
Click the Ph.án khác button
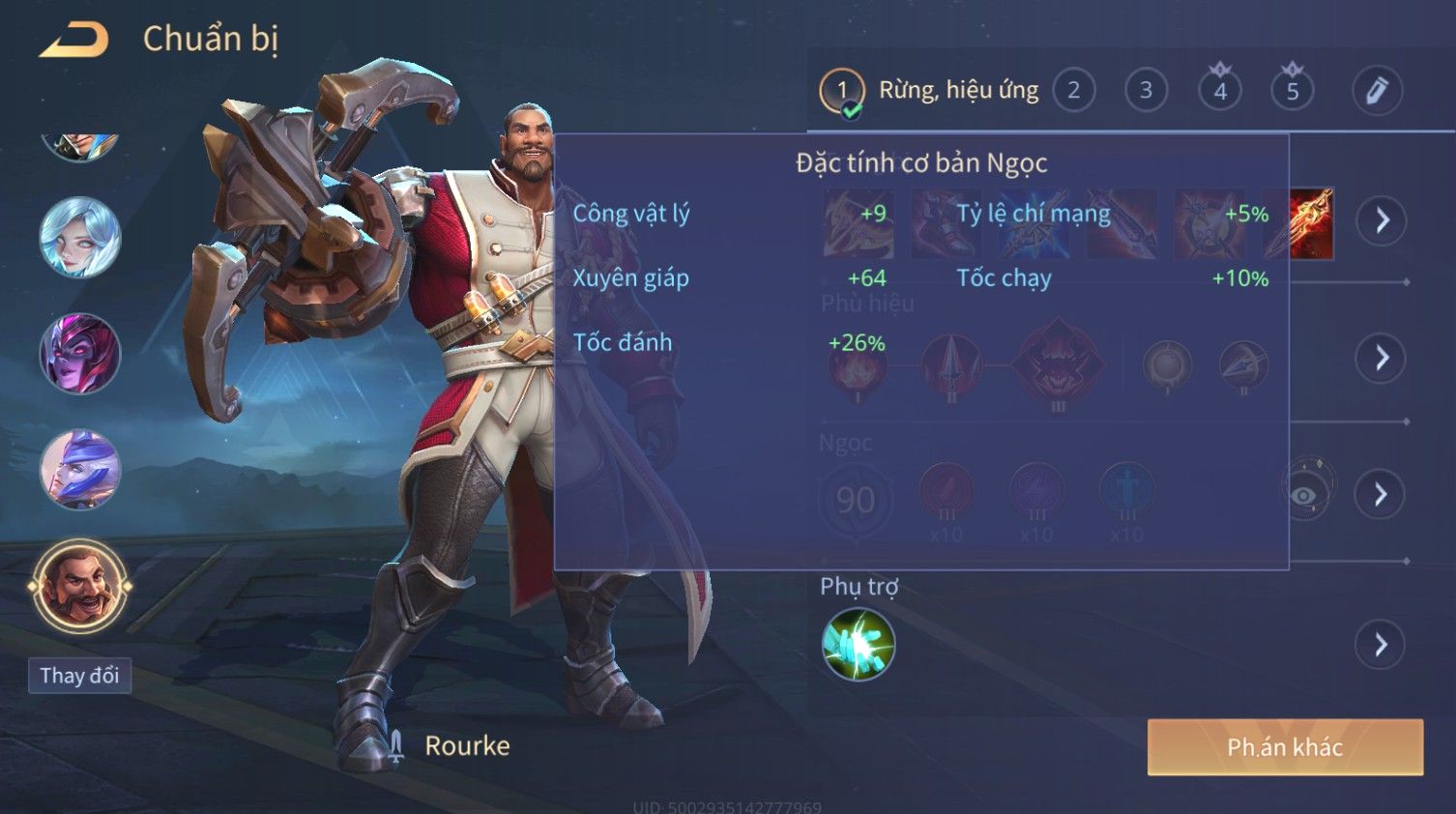1285,747
